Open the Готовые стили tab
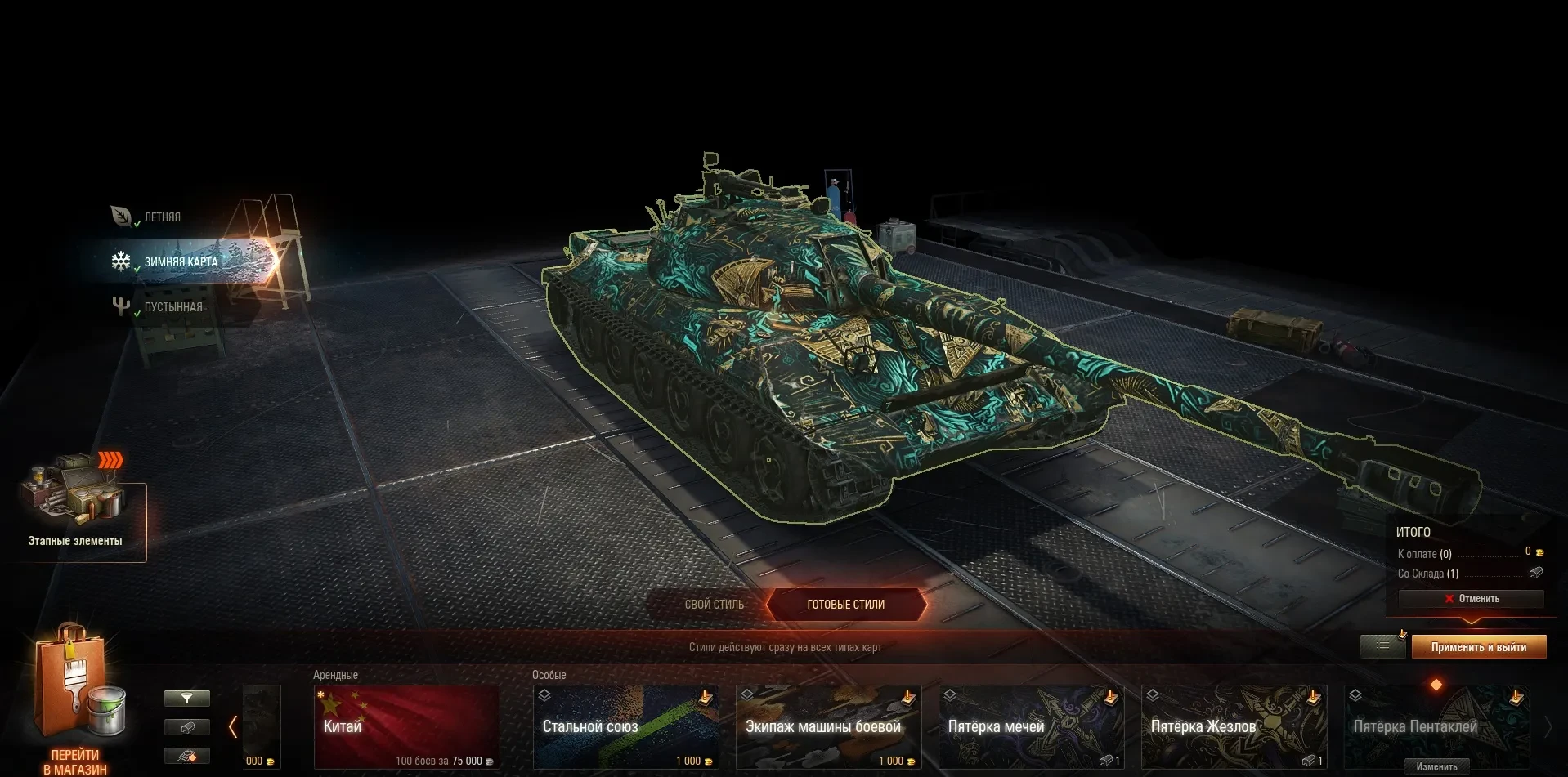This screenshot has width=1568, height=777. coord(846,605)
